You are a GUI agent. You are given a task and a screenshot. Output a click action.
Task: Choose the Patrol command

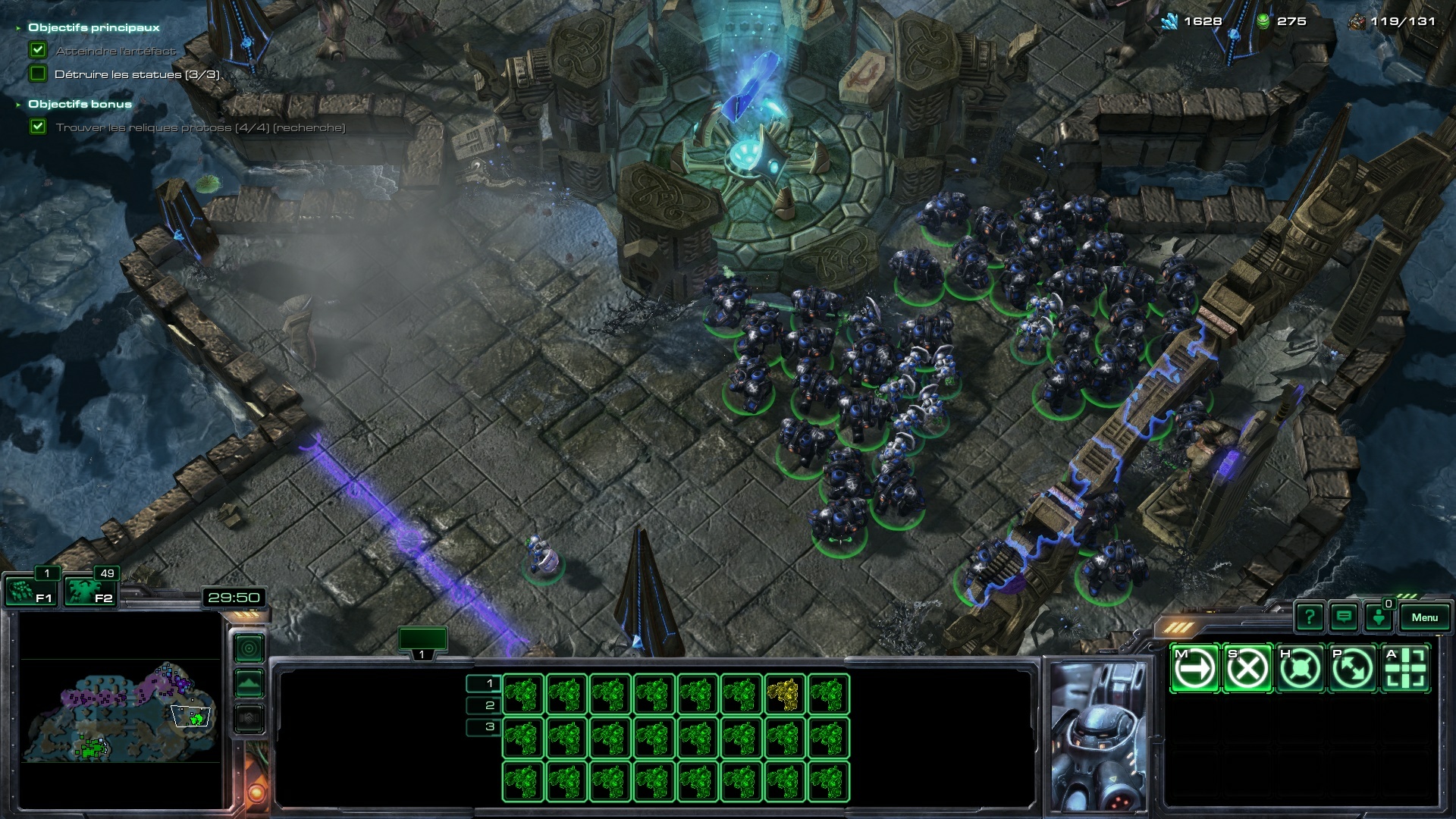[x=1353, y=668]
